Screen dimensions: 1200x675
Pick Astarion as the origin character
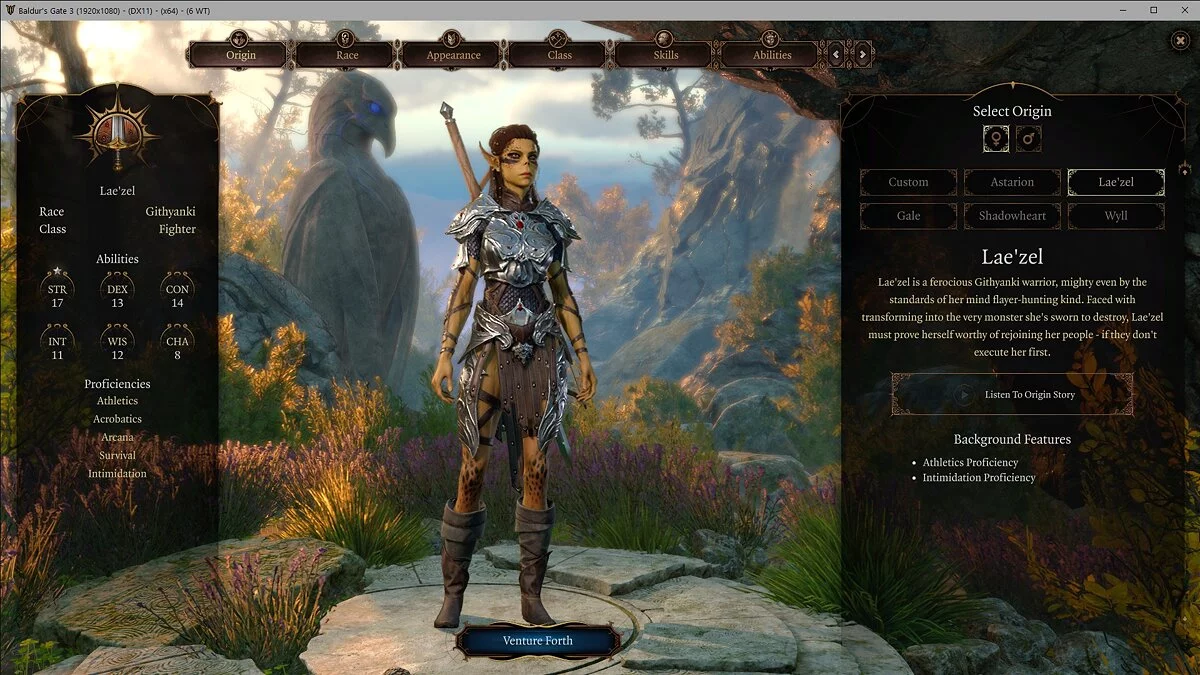(1012, 182)
